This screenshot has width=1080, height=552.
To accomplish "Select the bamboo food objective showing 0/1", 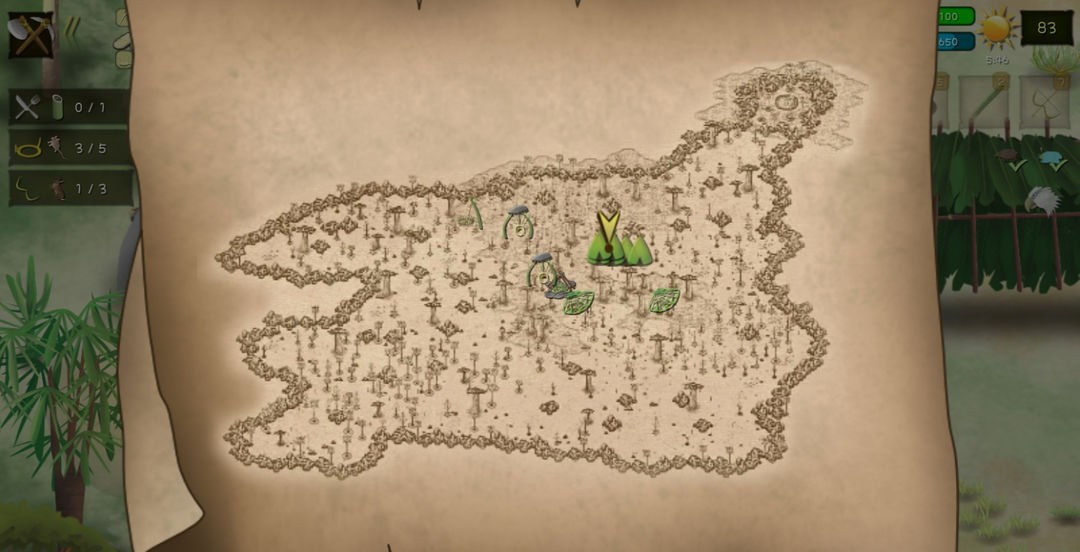I will [70, 107].
